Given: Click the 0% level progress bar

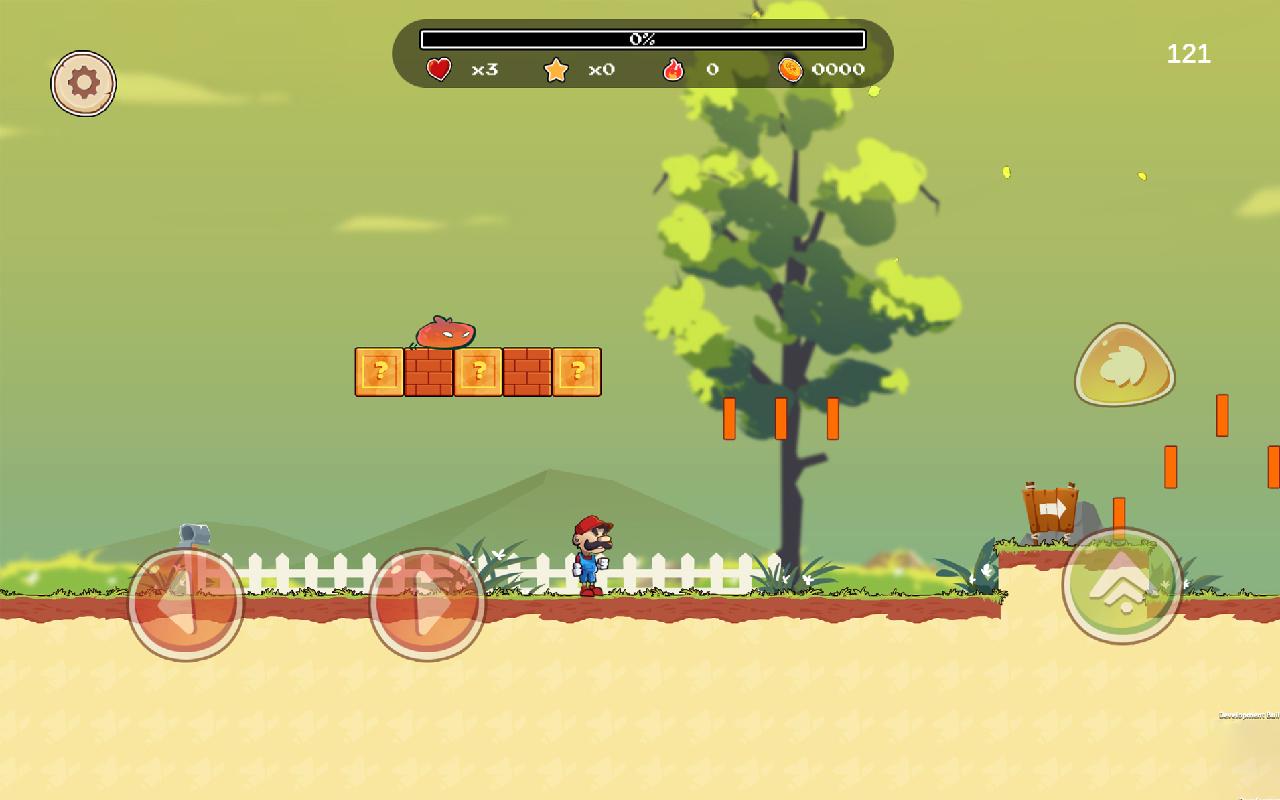Looking at the screenshot, I should [640, 39].
